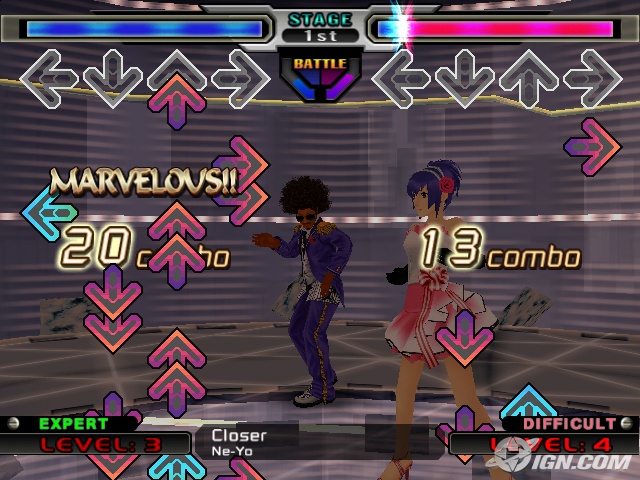
Task: Tap the down step arrow under the pink gauge
Action: point(465,78)
